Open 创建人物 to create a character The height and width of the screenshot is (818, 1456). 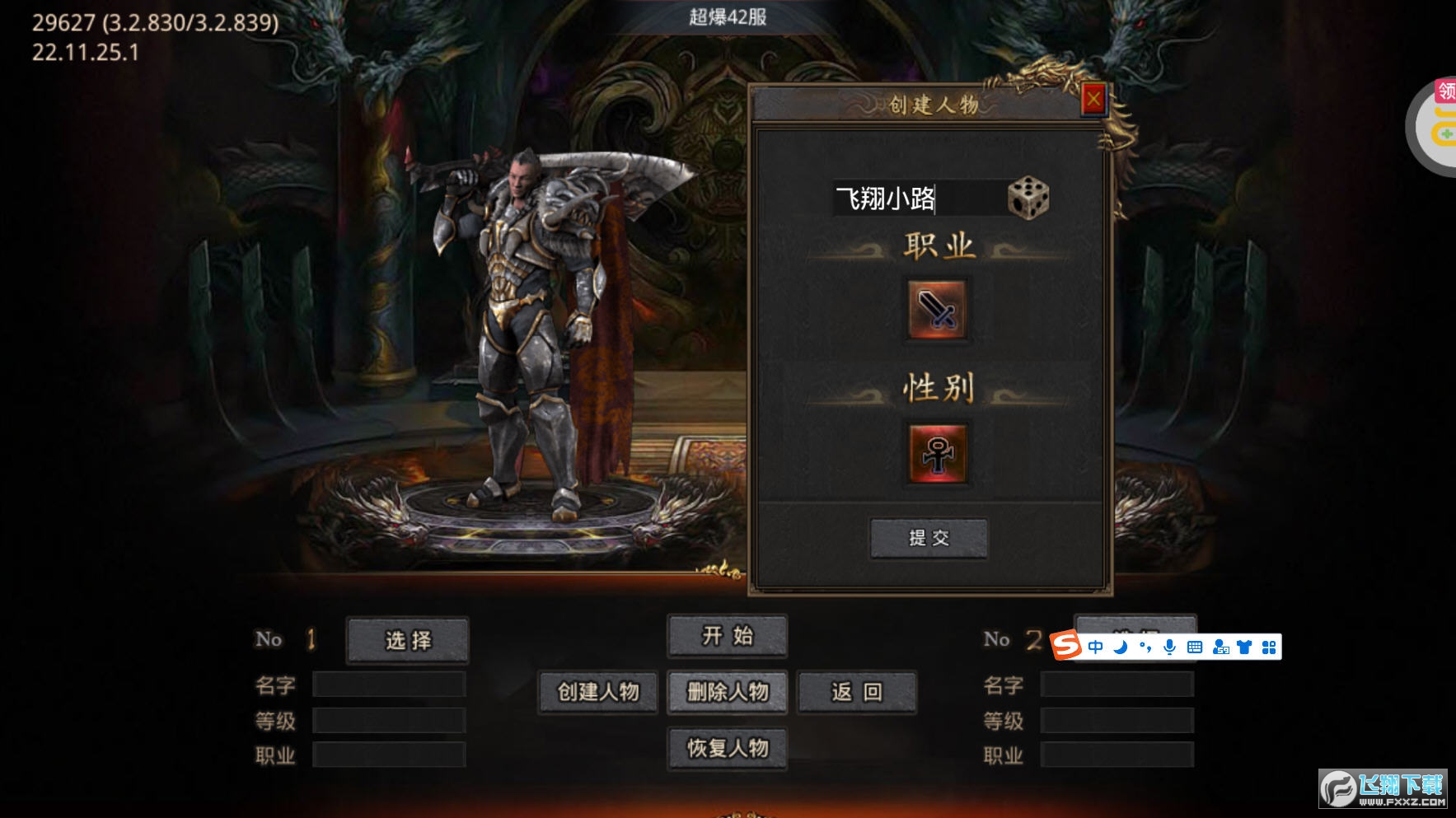click(x=598, y=692)
